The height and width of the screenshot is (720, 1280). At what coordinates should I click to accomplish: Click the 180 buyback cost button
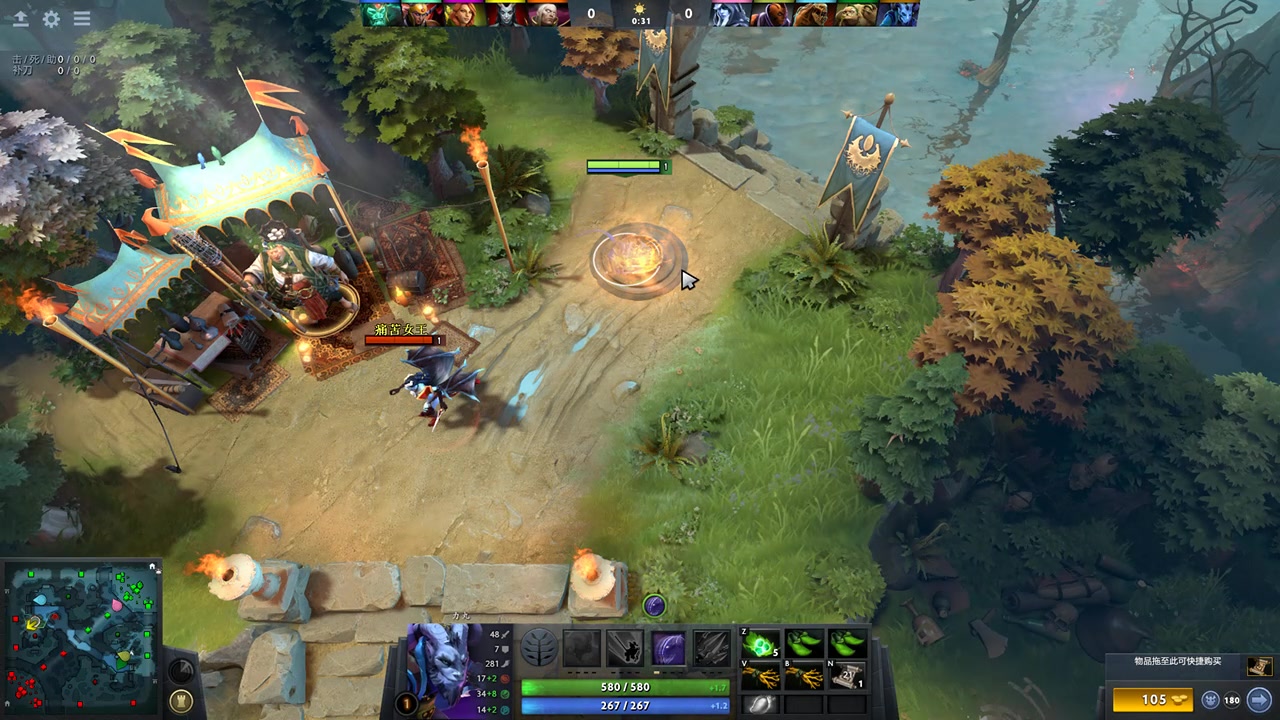coord(1231,700)
